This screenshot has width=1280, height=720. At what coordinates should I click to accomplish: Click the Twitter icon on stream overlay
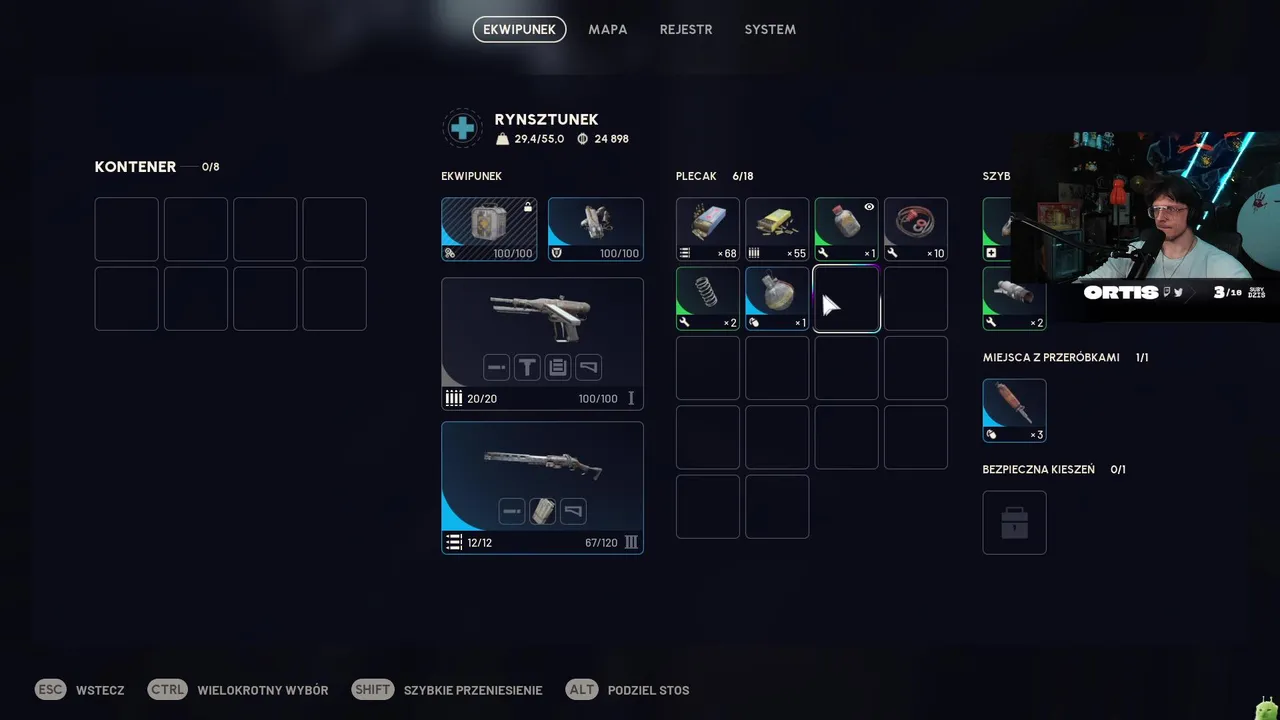[1179, 293]
